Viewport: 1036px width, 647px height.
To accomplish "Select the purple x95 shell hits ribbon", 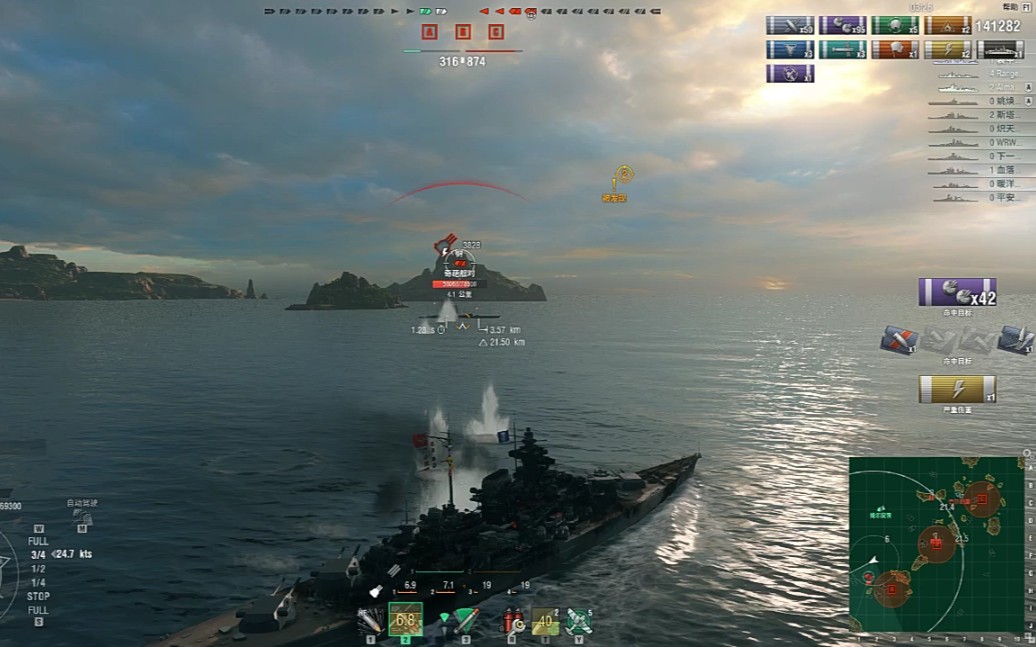I will click(x=843, y=25).
